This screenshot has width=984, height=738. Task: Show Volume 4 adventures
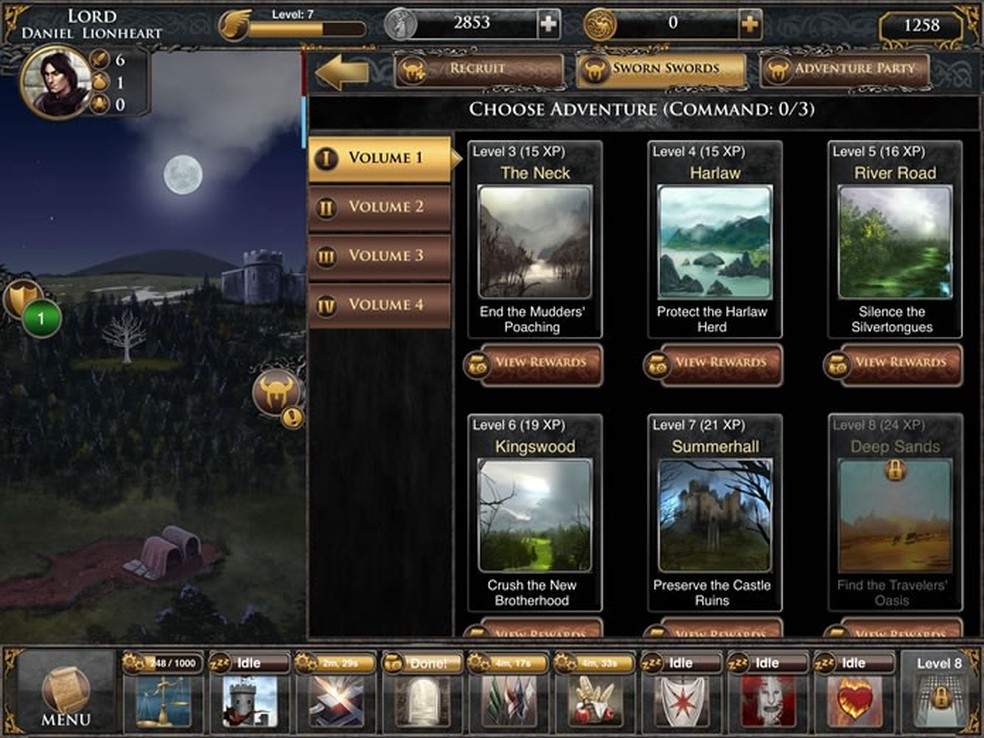(380, 304)
